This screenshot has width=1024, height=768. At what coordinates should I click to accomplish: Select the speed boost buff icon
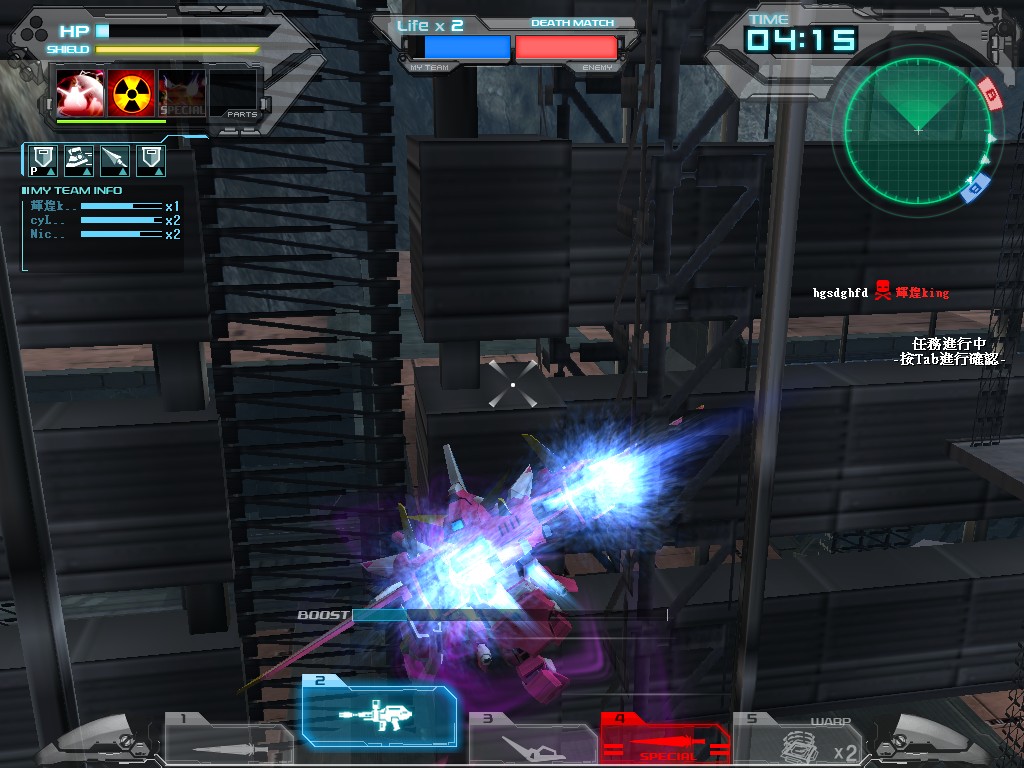[78, 159]
